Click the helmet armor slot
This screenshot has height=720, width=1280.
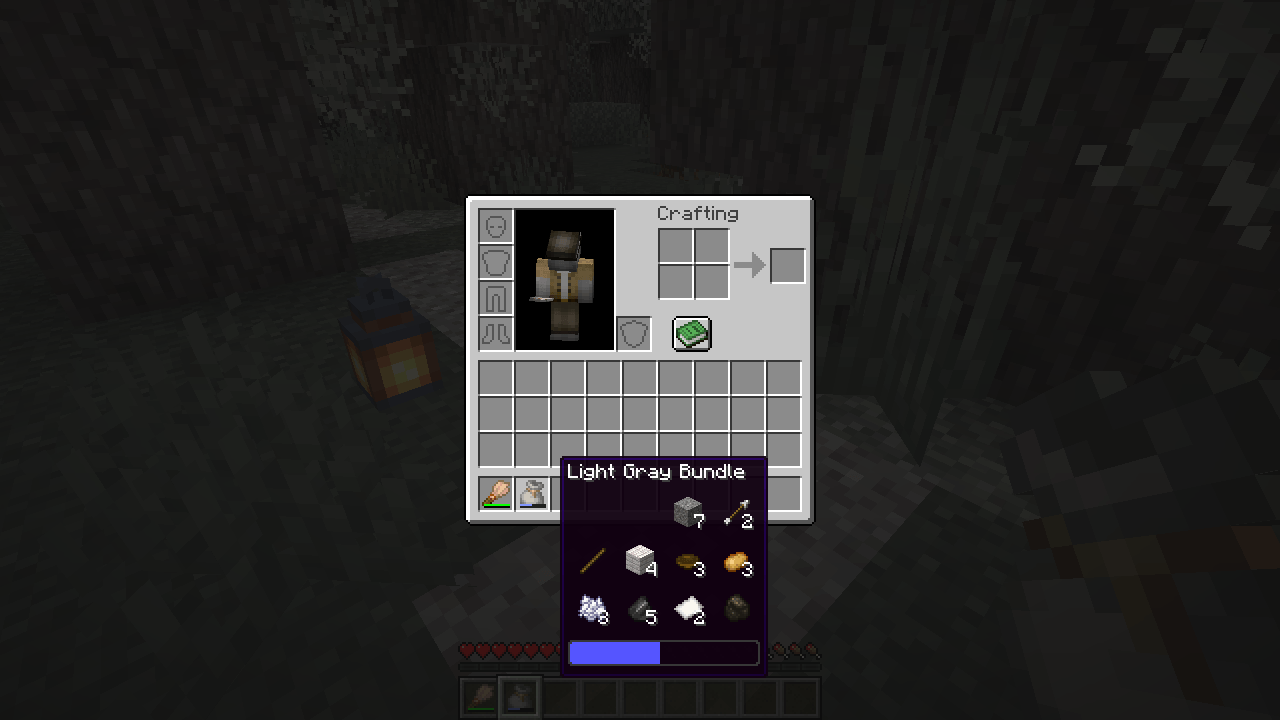pos(496,225)
